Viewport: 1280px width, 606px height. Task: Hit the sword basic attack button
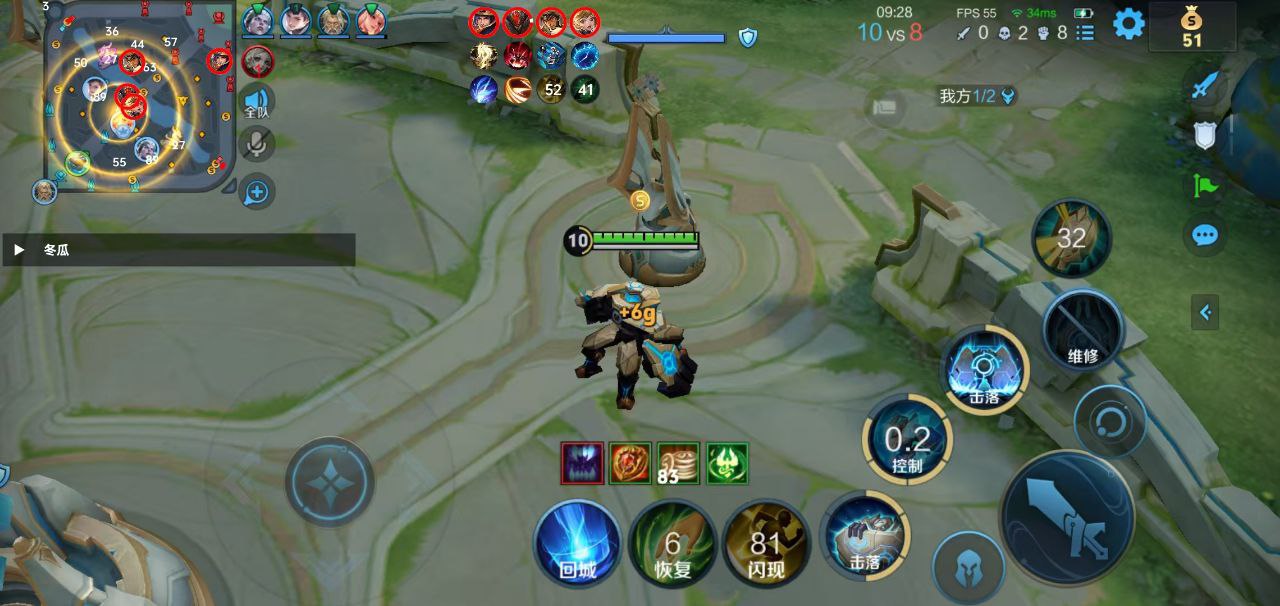1066,519
